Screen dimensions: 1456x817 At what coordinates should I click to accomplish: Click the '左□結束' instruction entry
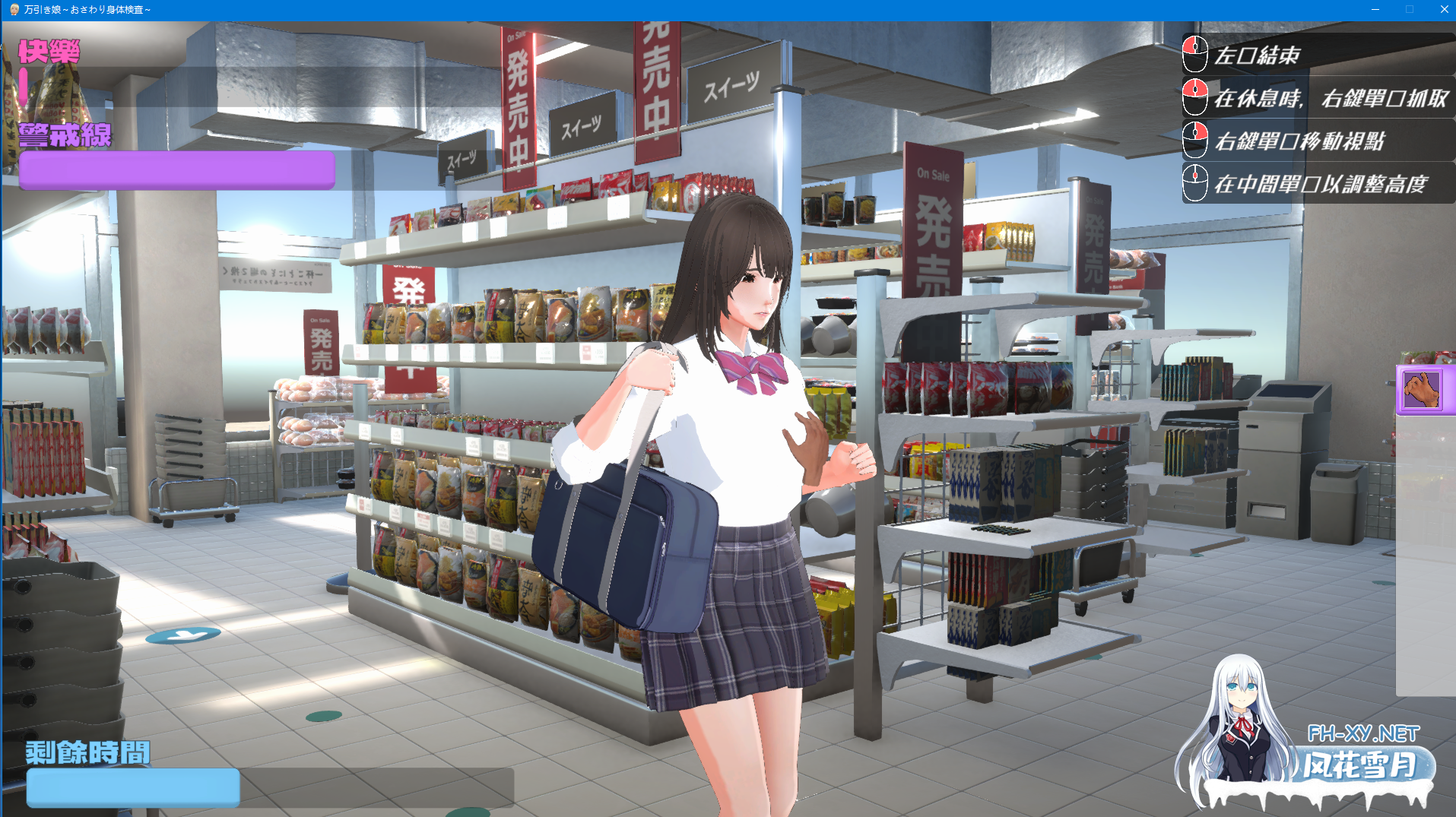[1262, 55]
